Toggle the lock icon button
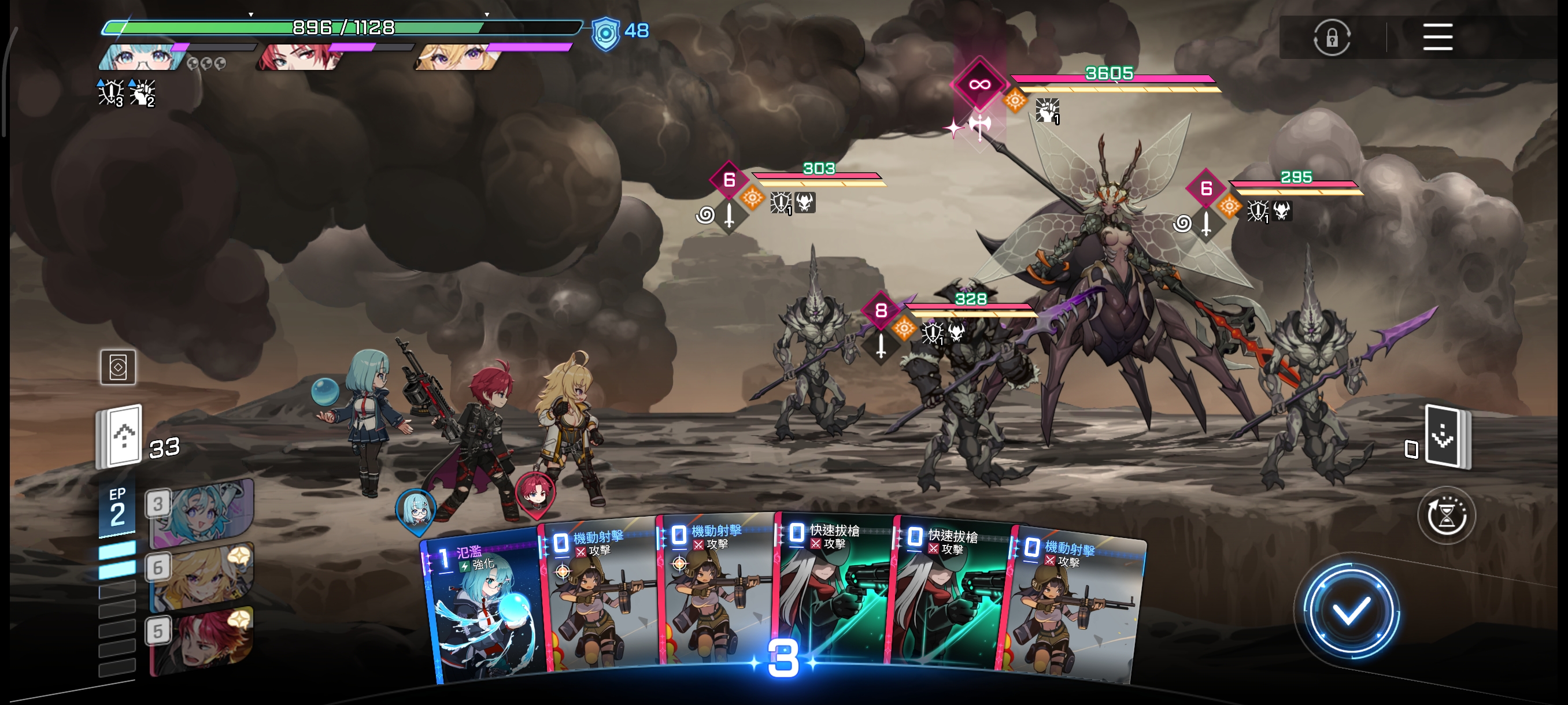The width and height of the screenshot is (1568, 705). tap(1331, 38)
